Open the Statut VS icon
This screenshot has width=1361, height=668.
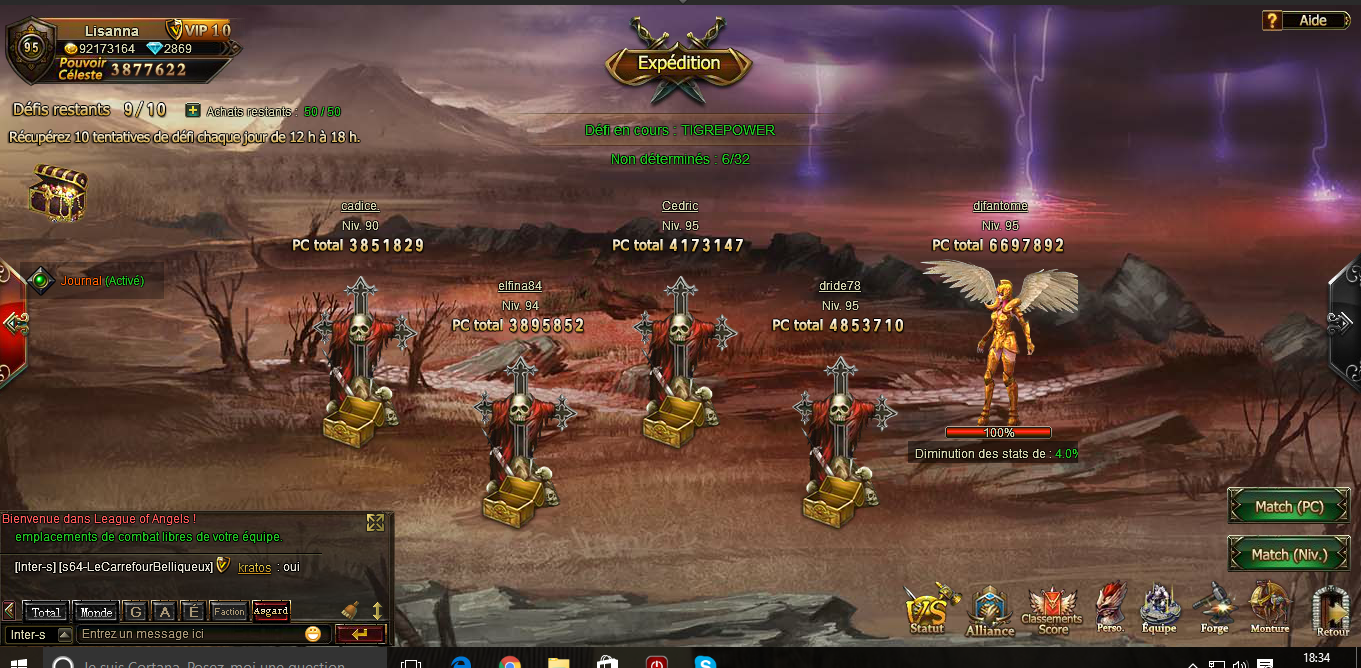pos(927,608)
